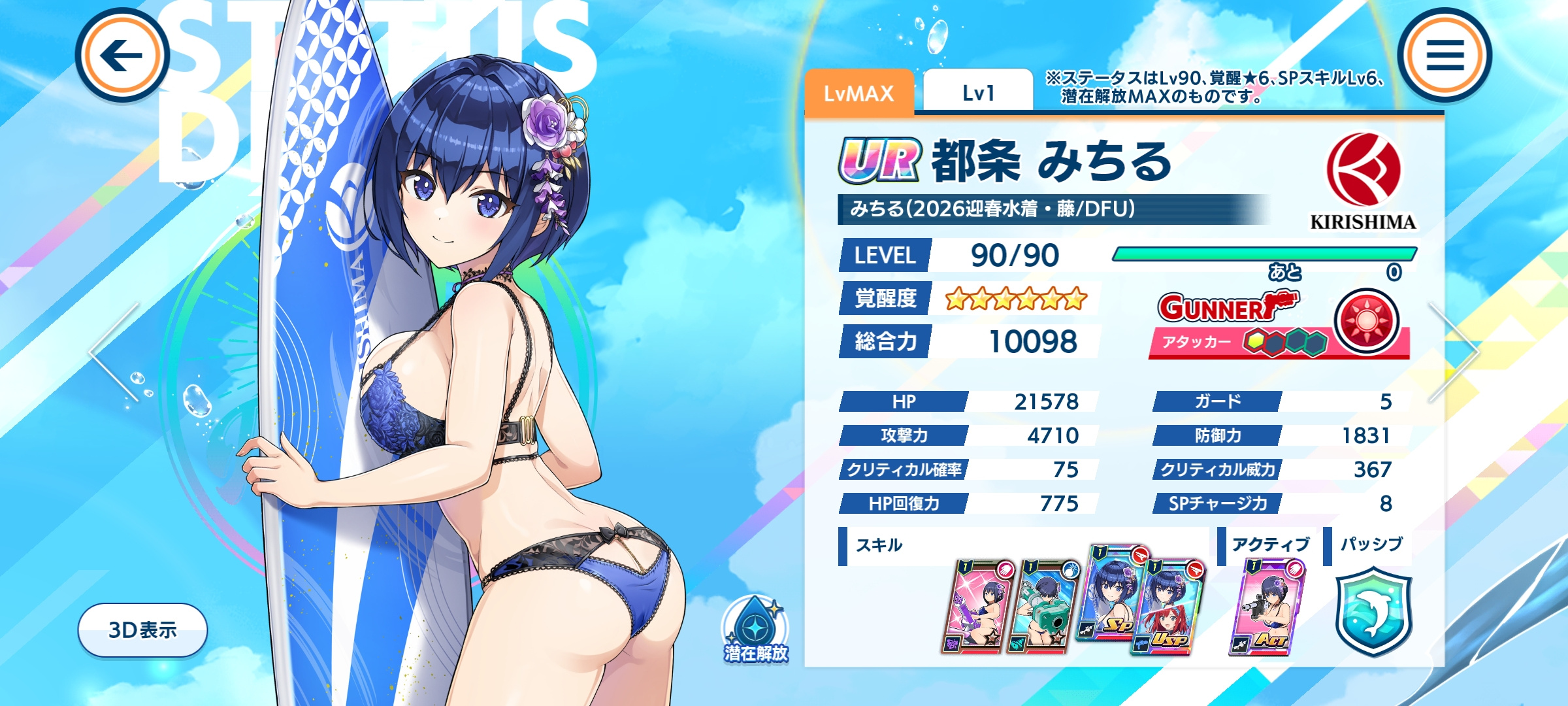The image size is (1568, 706).
Task: Select the LvMAX status tab
Action: pos(858,93)
